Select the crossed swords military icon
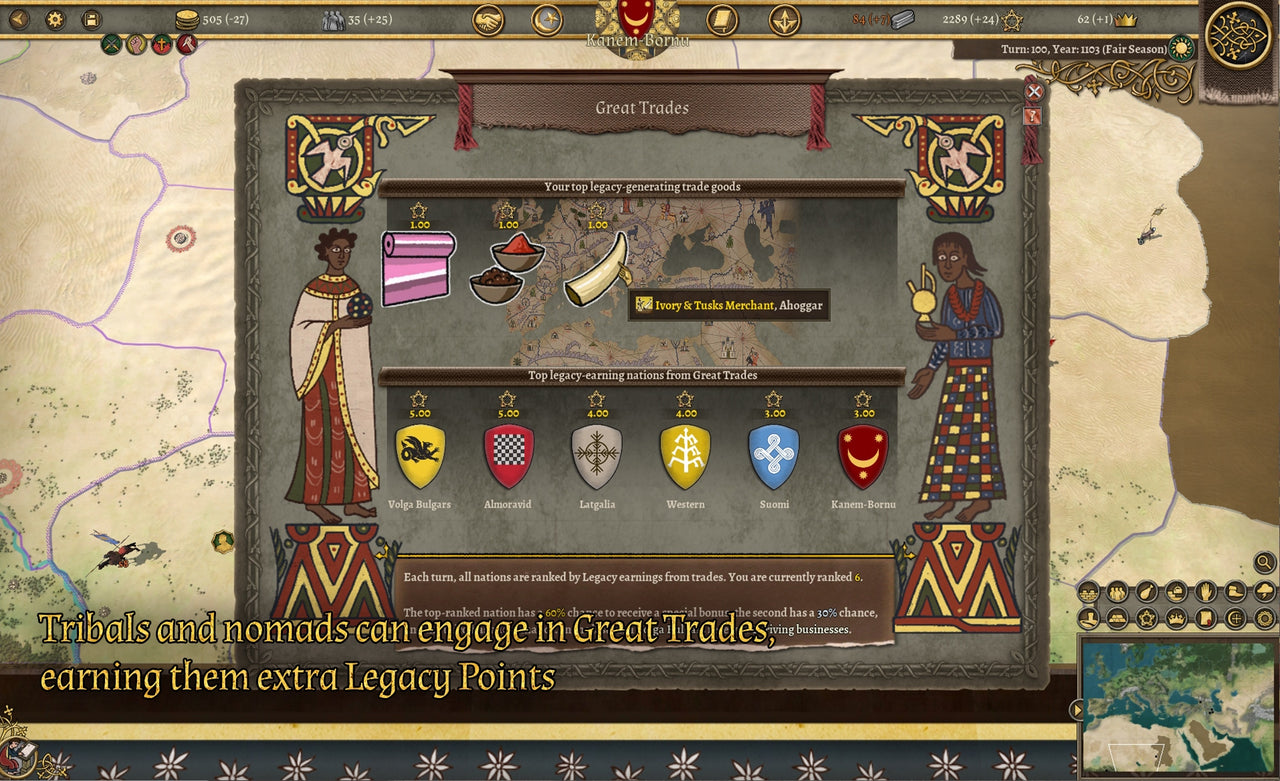This screenshot has height=781, width=1280. [112, 44]
